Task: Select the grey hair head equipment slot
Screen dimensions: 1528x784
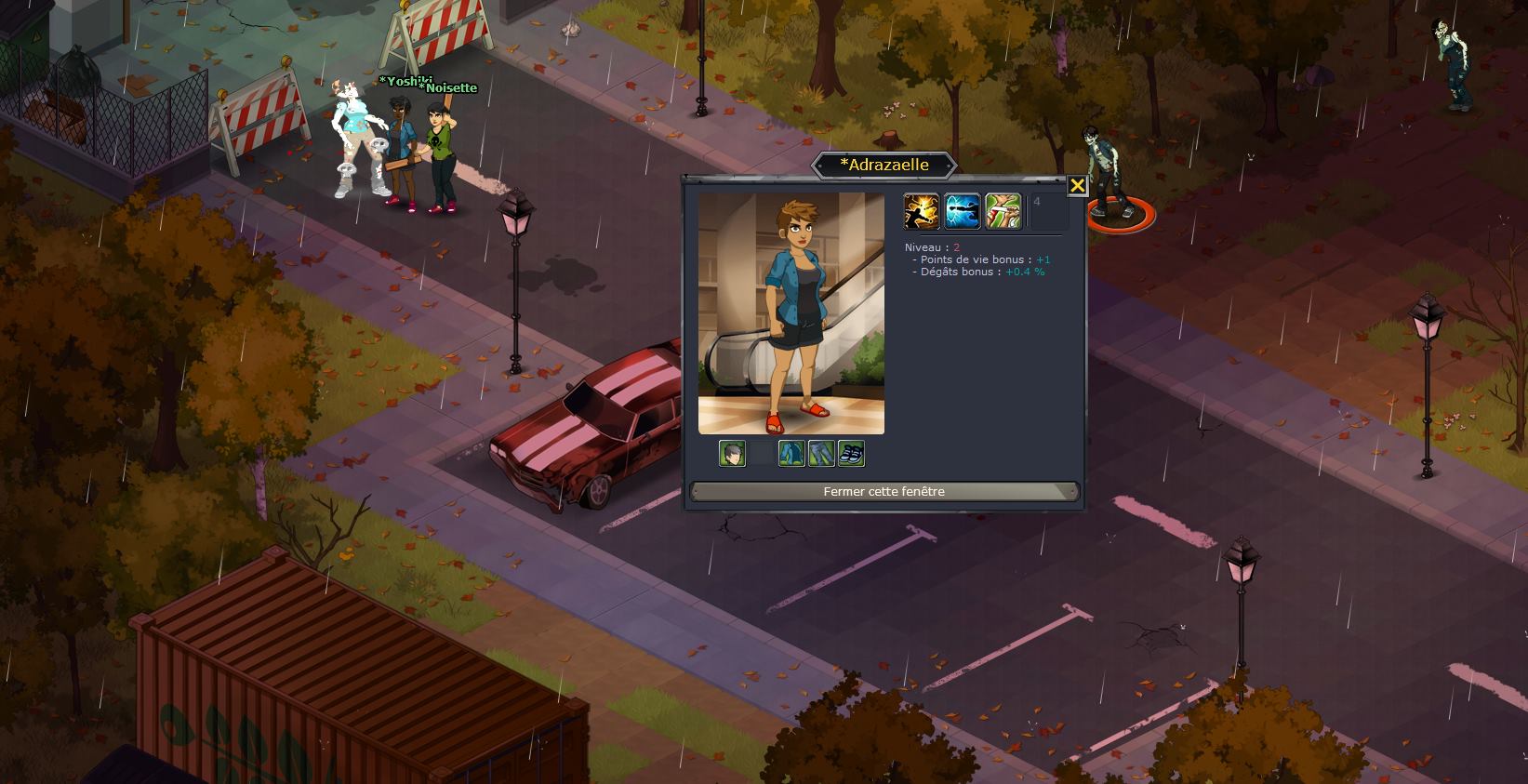Action: (732, 453)
